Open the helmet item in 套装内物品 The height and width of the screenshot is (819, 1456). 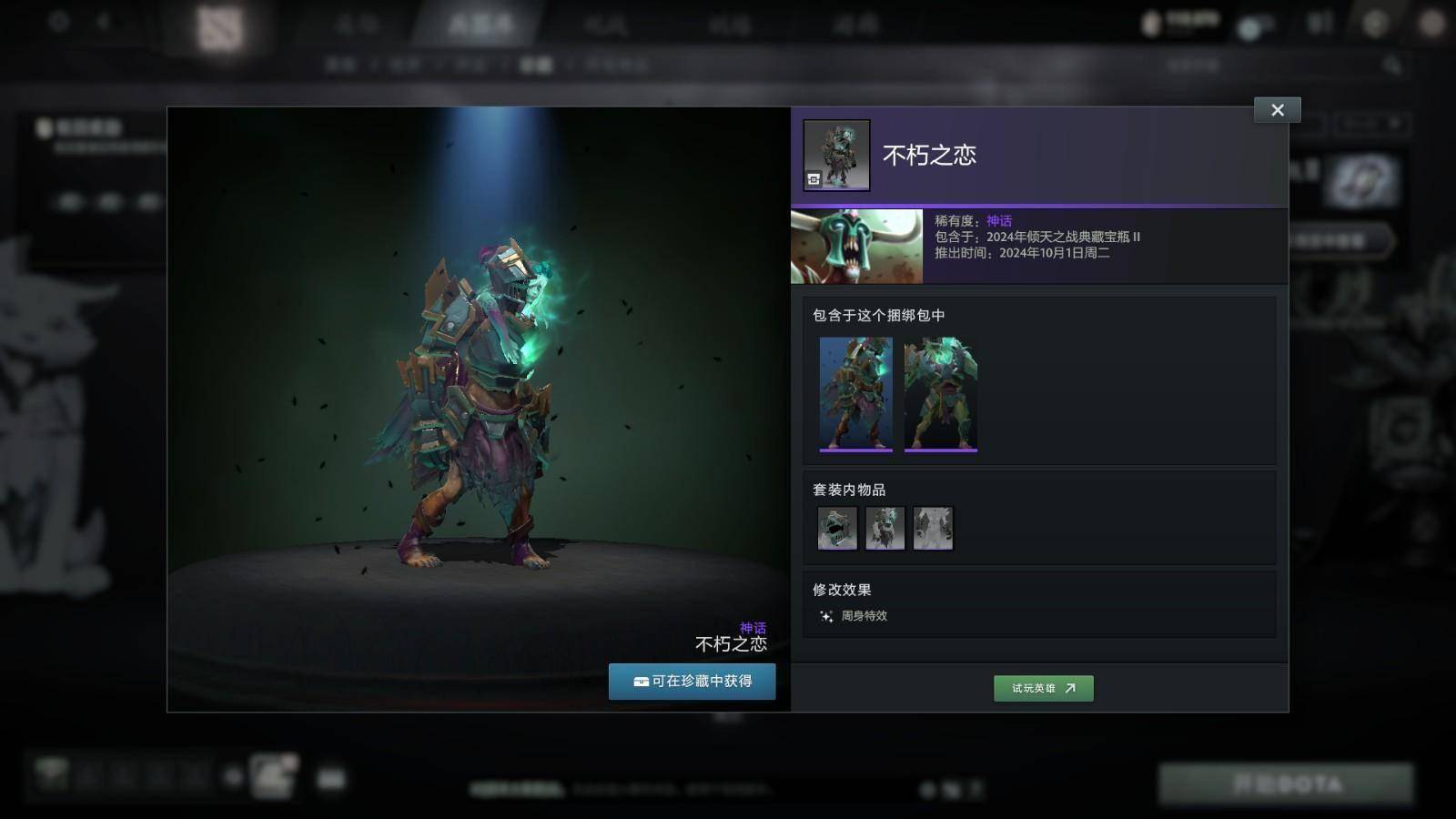(x=837, y=528)
